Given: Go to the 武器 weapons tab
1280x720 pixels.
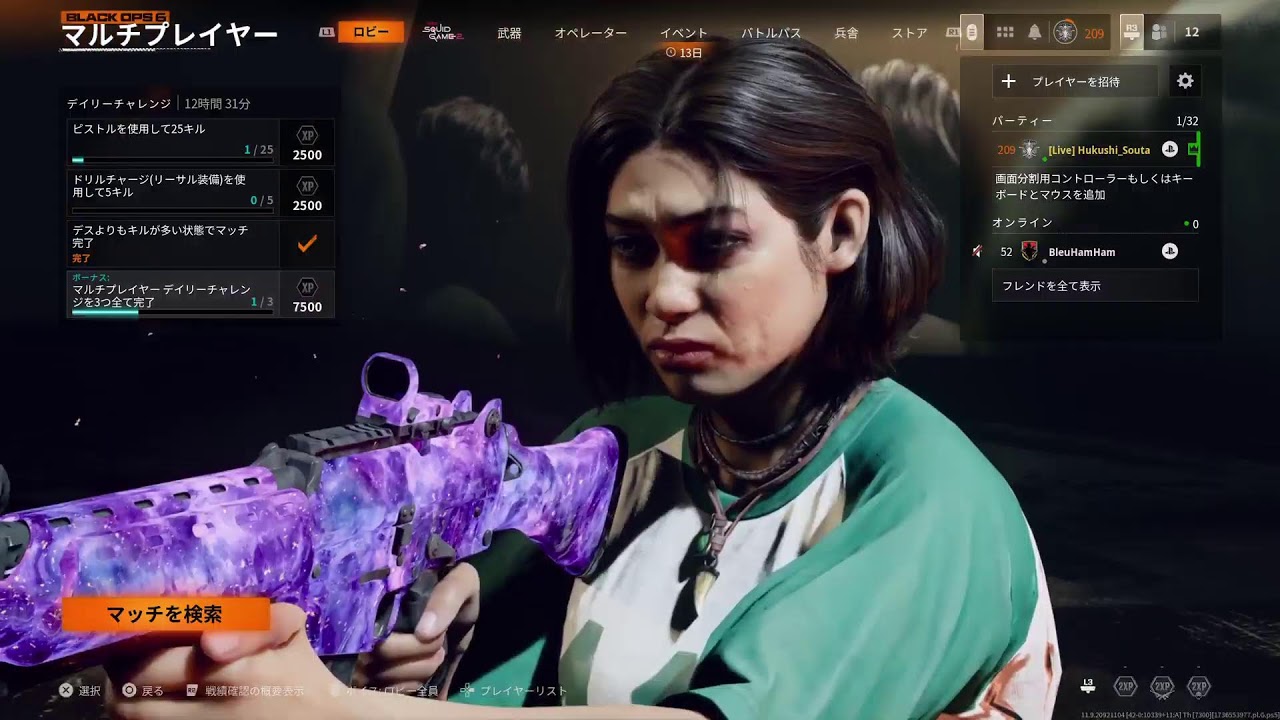Looking at the screenshot, I should click(x=509, y=33).
